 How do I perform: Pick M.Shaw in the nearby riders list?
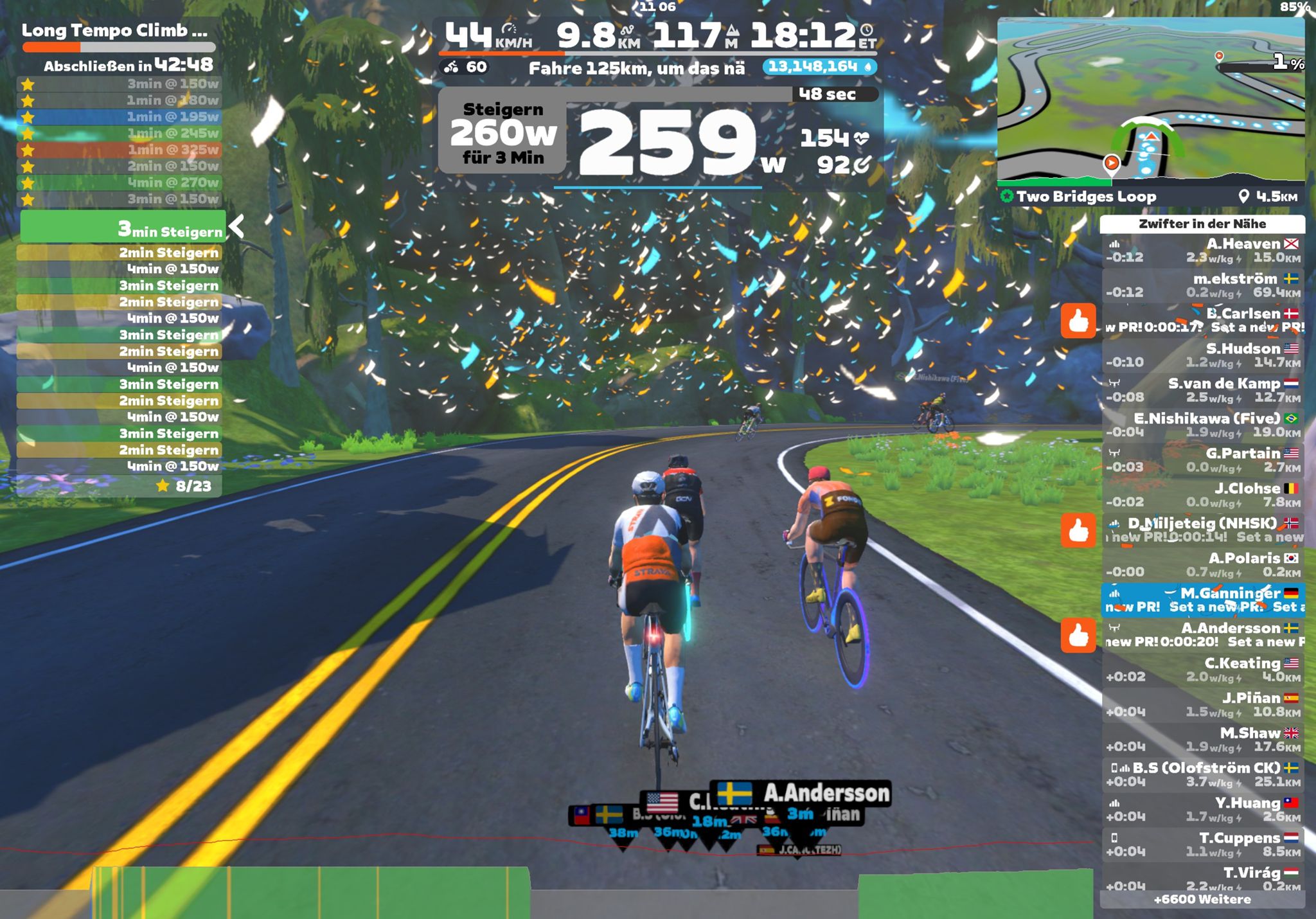tap(1202, 739)
